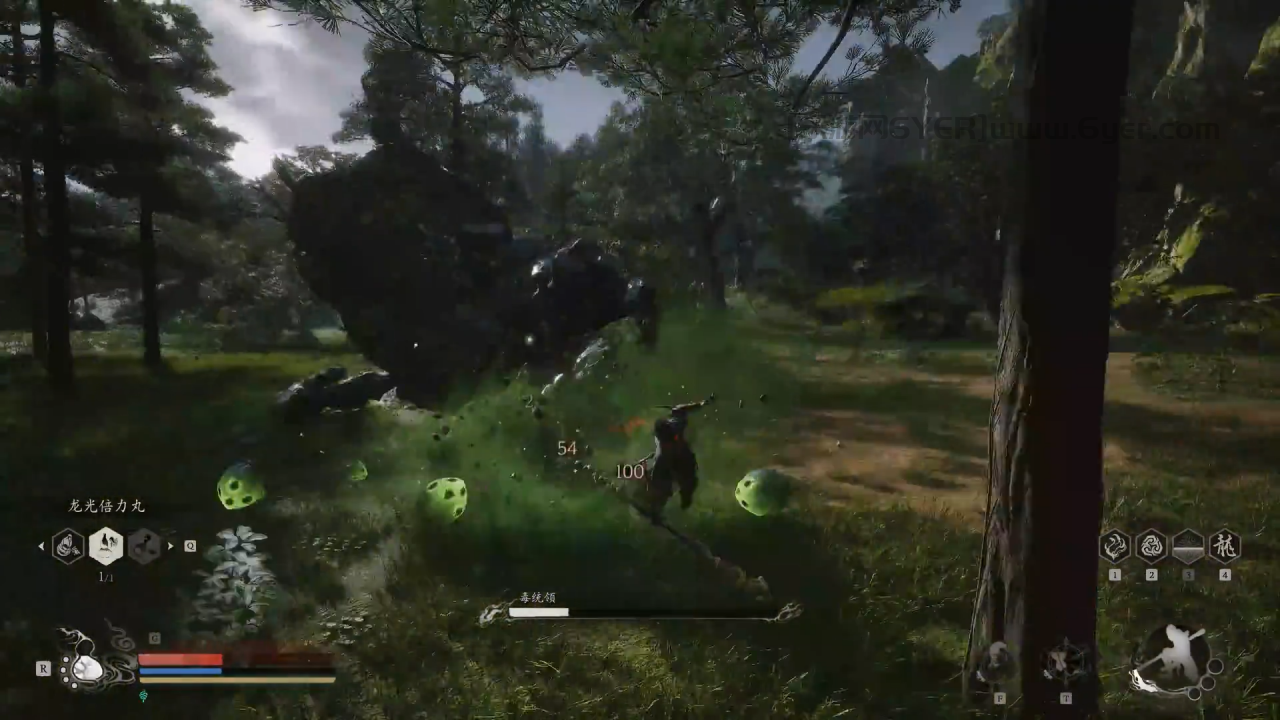Select the highlighted 龙光倍力丸 item slot
Image resolution: width=1280 pixels, height=720 pixels.
tap(106, 546)
